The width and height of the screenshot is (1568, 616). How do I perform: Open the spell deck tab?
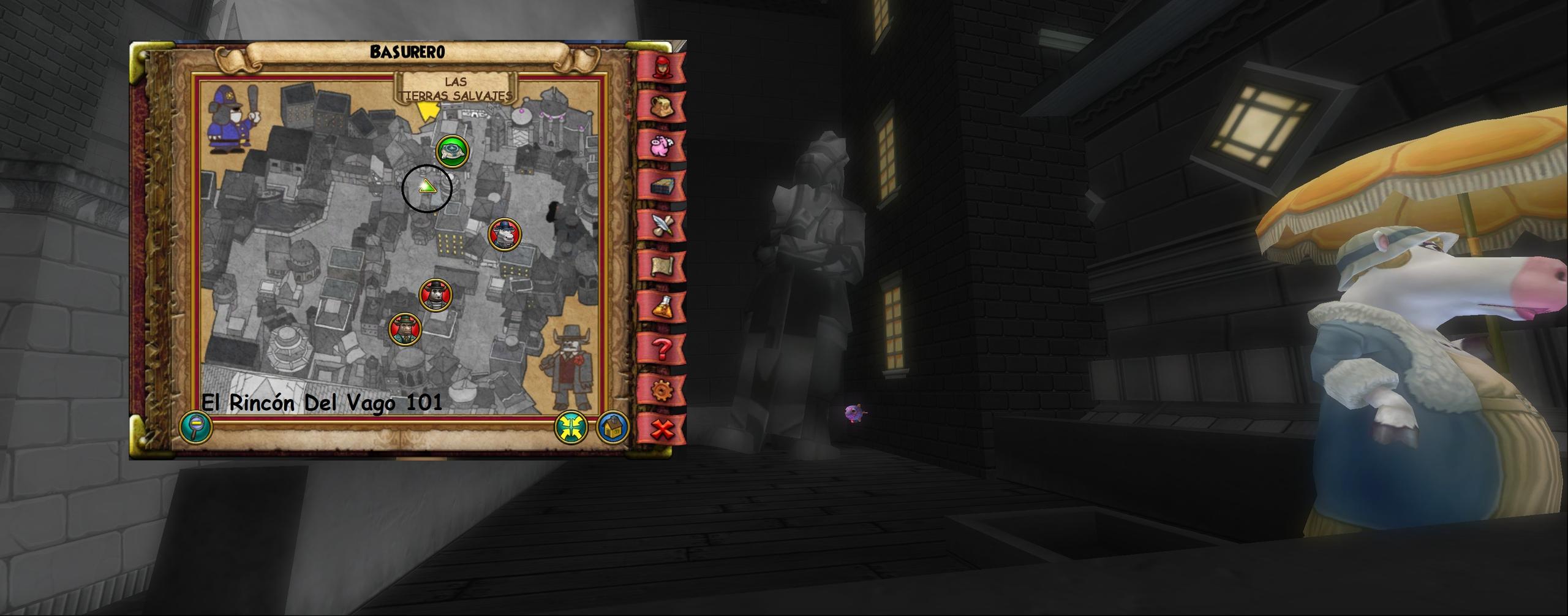661,186
